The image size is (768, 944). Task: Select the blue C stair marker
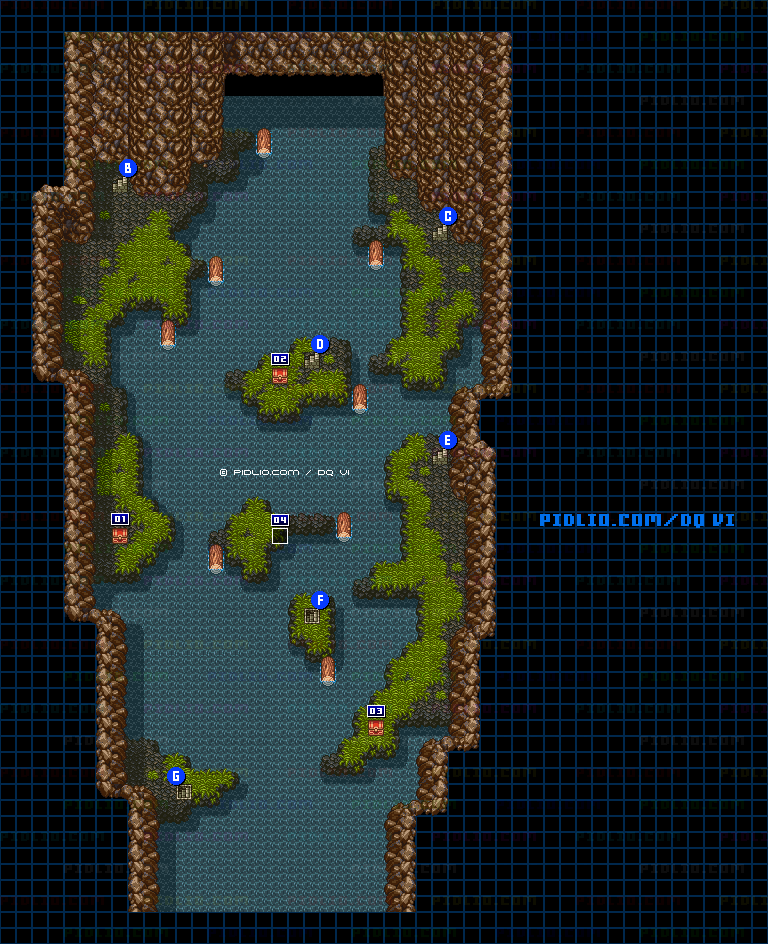(x=448, y=216)
